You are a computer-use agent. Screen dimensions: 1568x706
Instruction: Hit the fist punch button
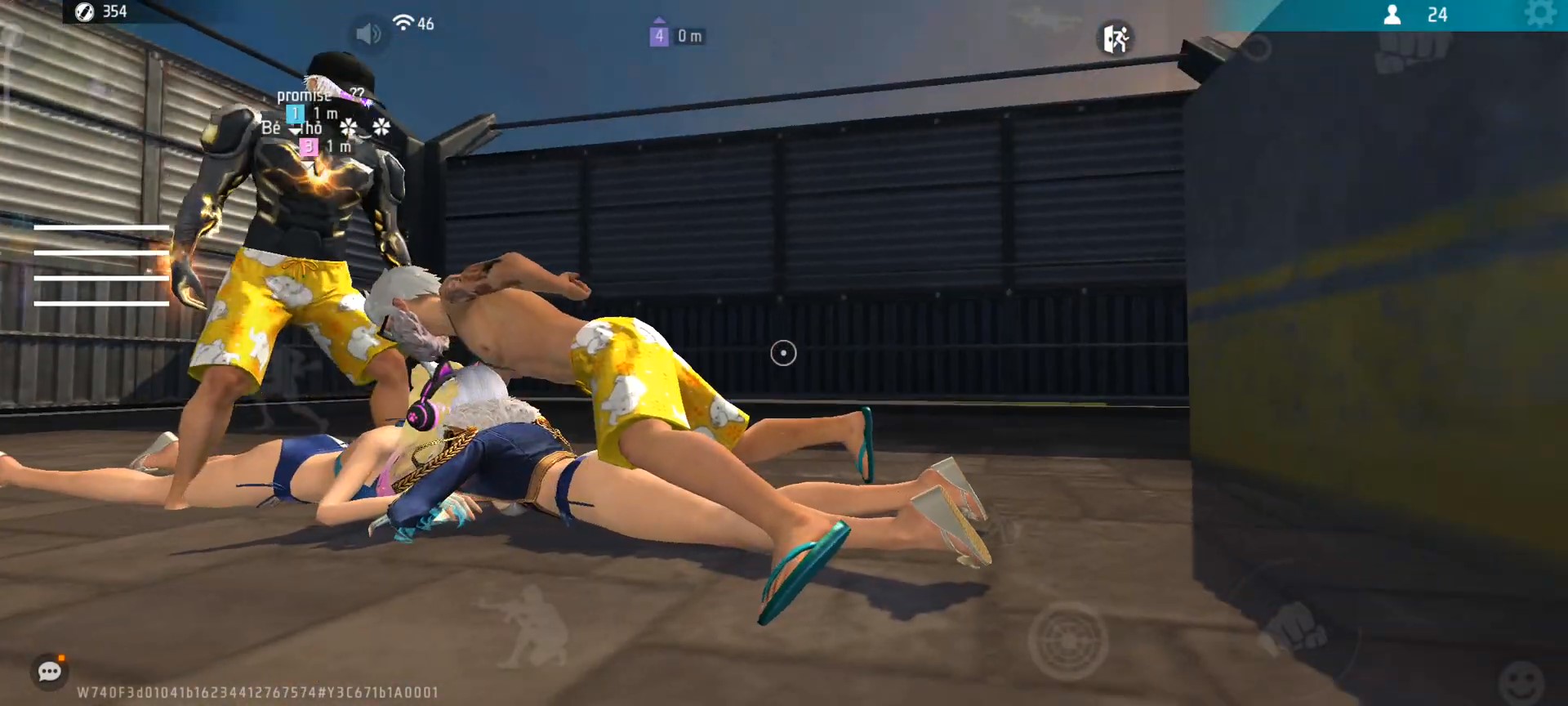(1294, 628)
